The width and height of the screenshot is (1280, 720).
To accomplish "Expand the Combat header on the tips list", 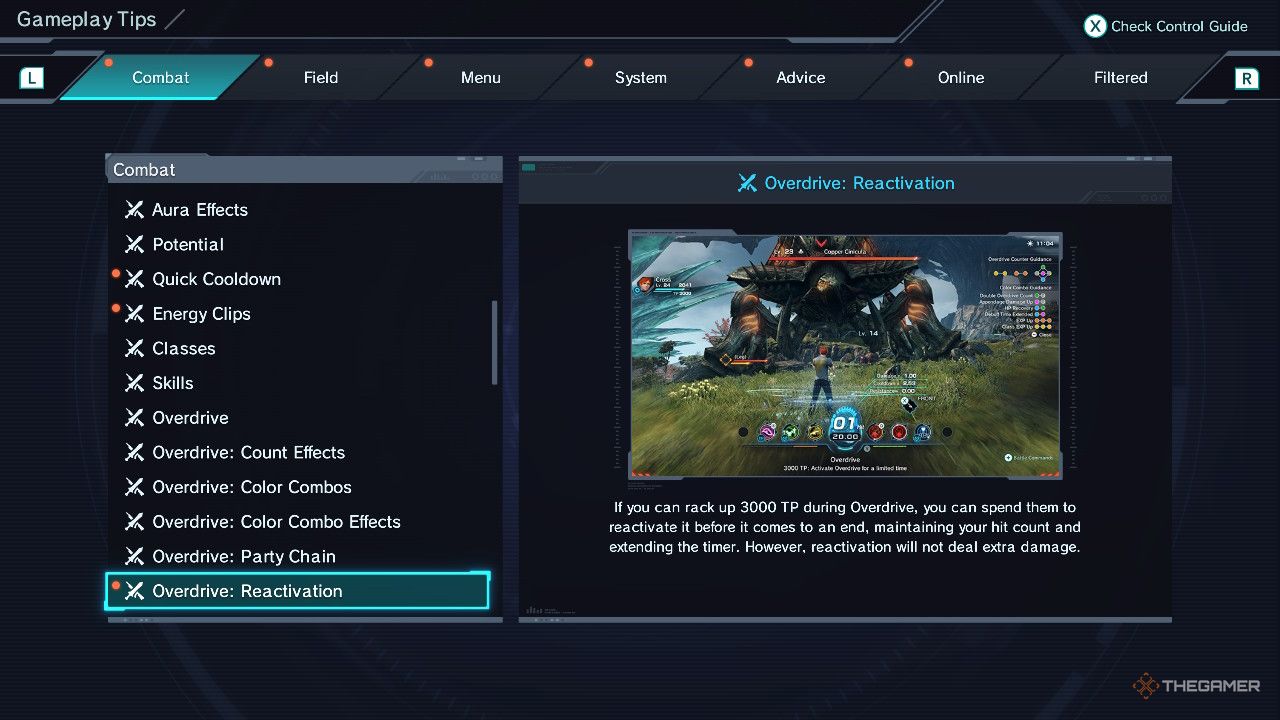I will 144,169.
